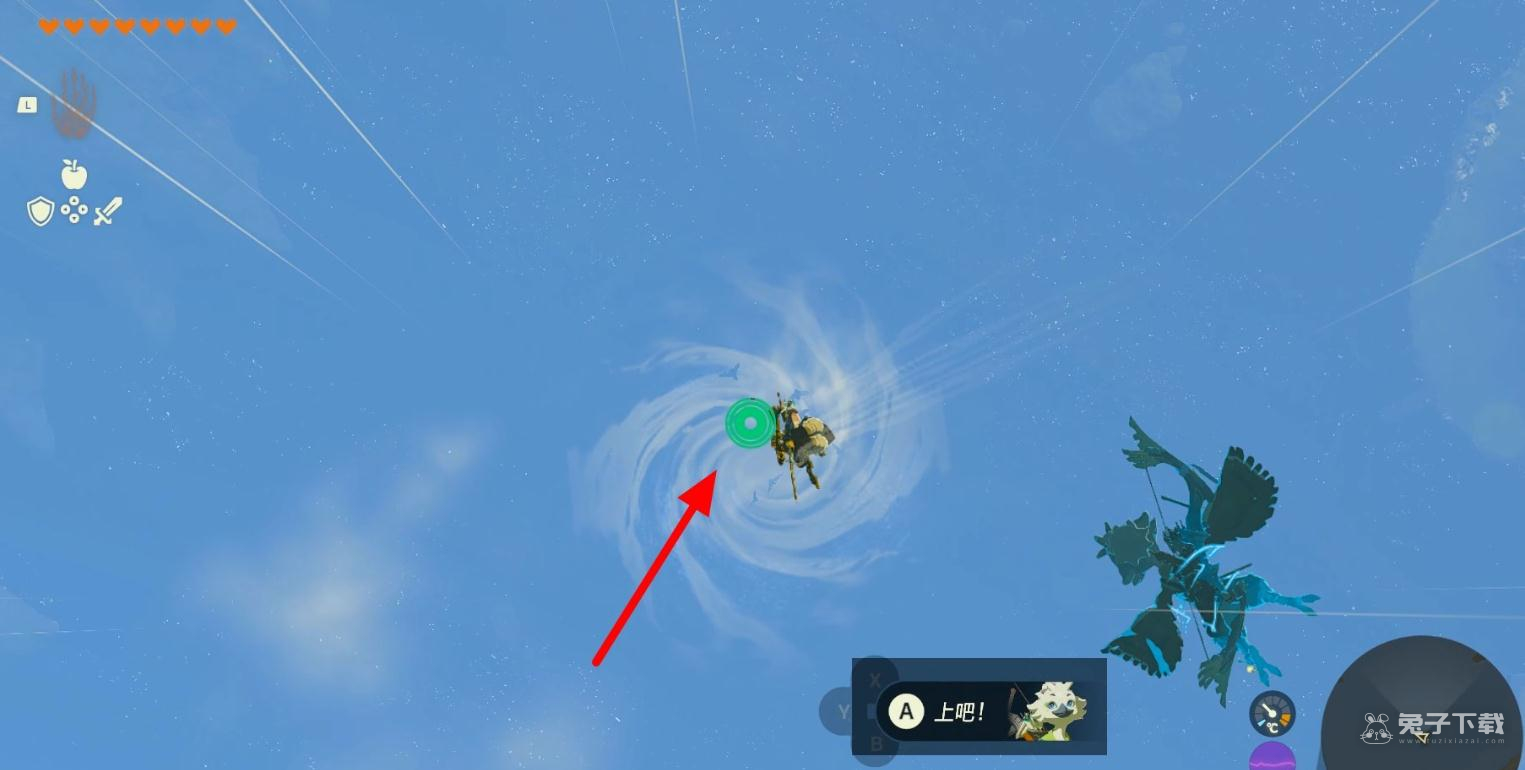Open the apple materials quick-select
The width and height of the screenshot is (1525, 770).
coord(74,175)
